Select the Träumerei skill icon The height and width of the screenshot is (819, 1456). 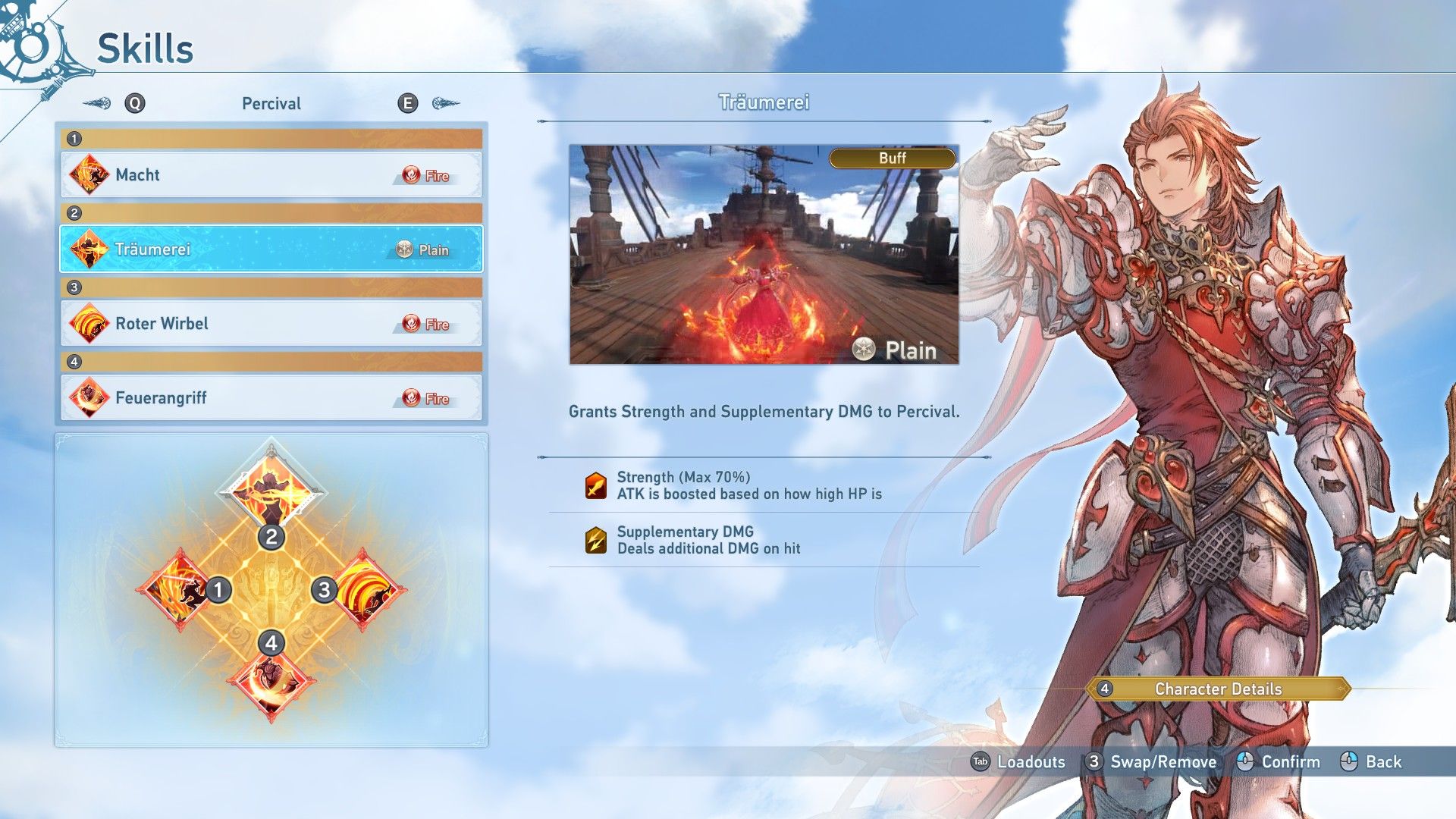pyautogui.click(x=89, y=249)
